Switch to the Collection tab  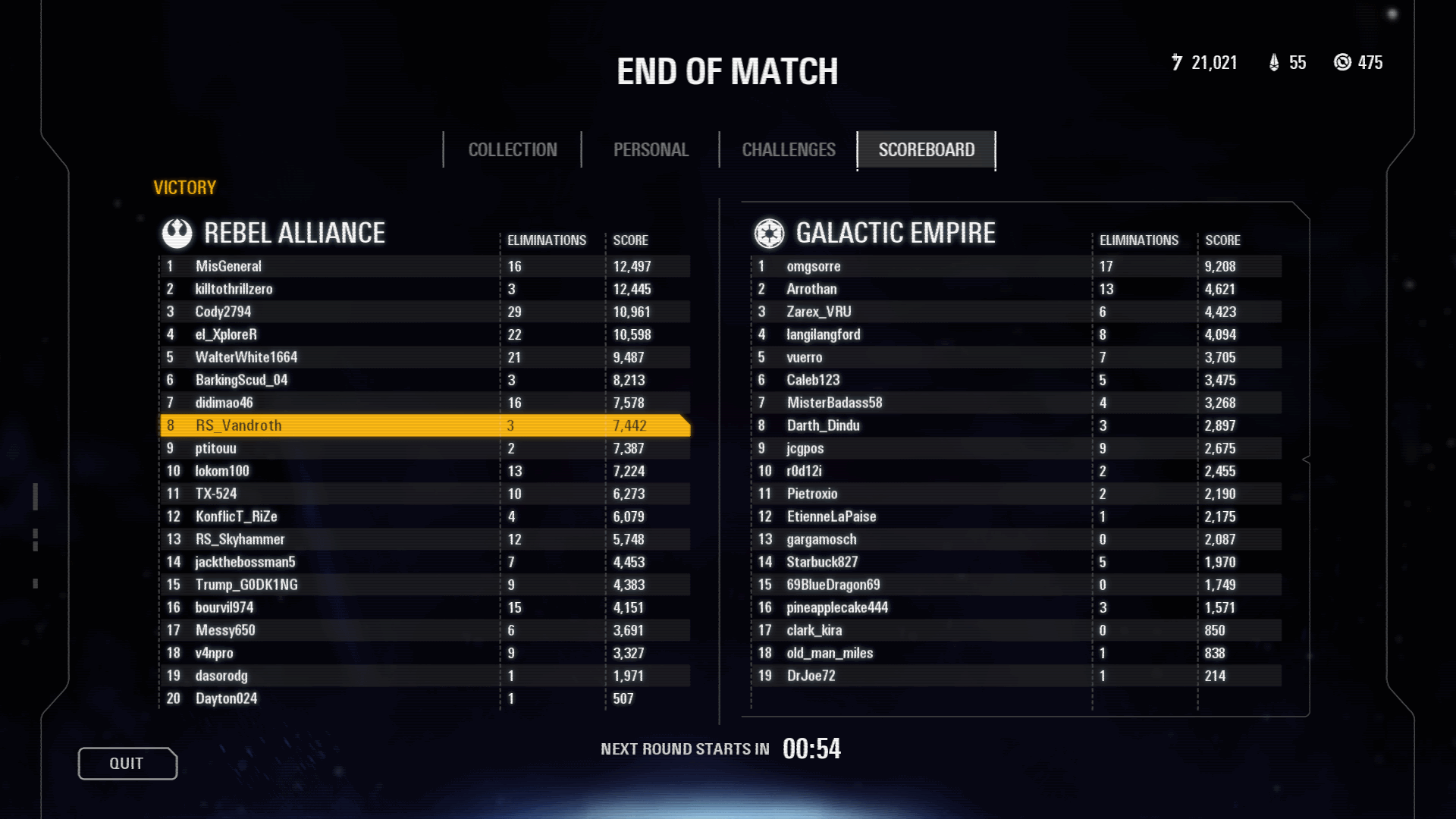513,150
